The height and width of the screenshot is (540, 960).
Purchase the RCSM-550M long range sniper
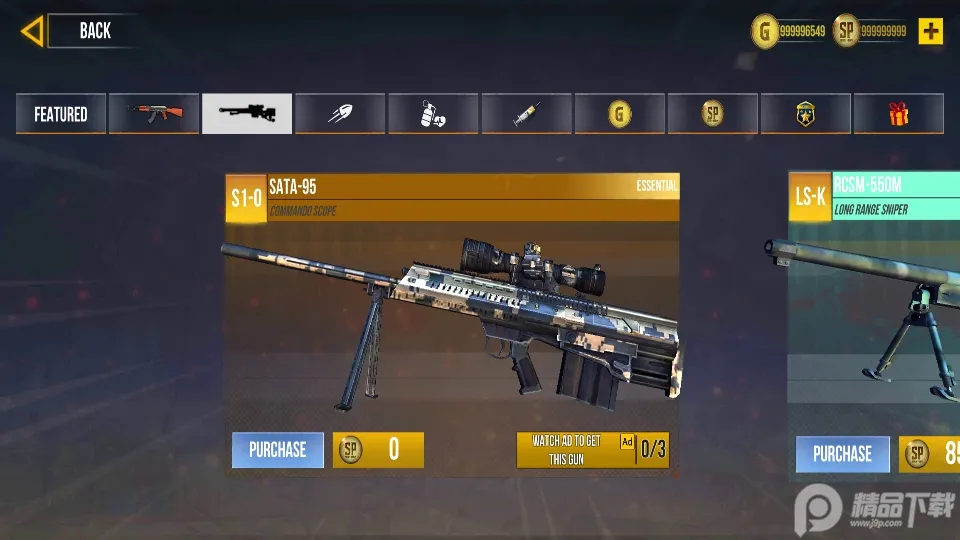842,454
